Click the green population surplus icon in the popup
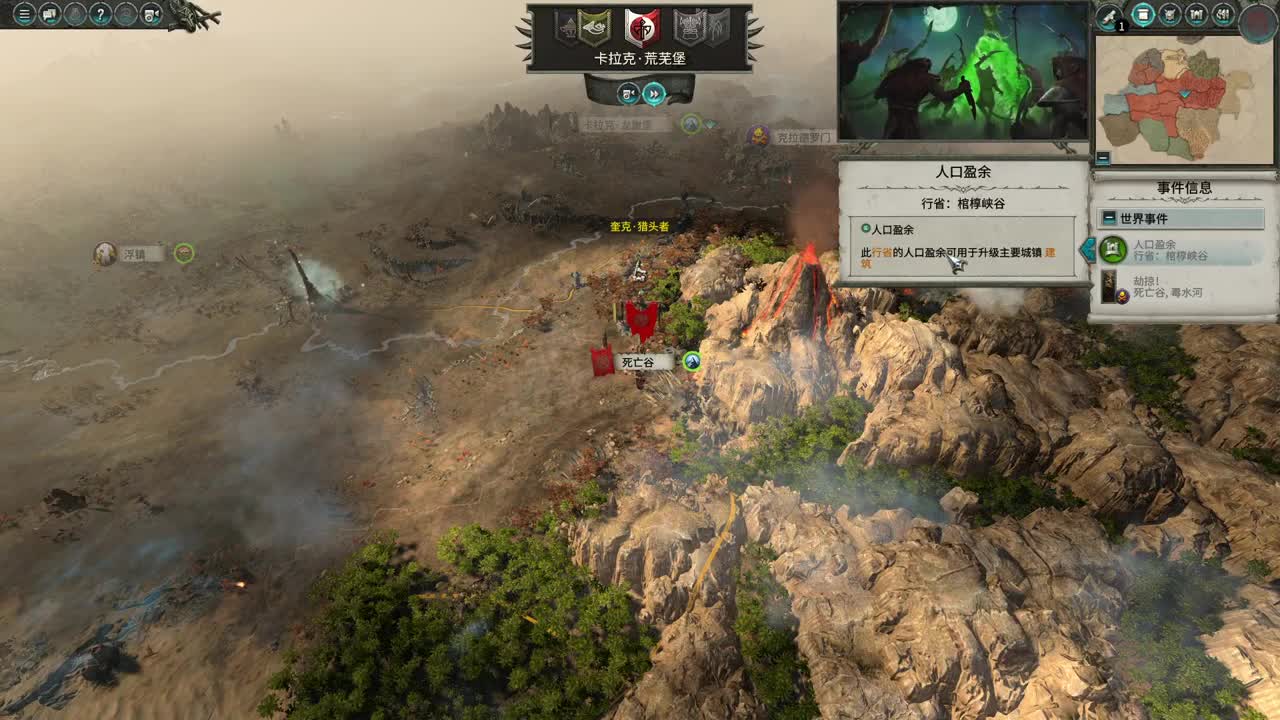 point(866,229)
